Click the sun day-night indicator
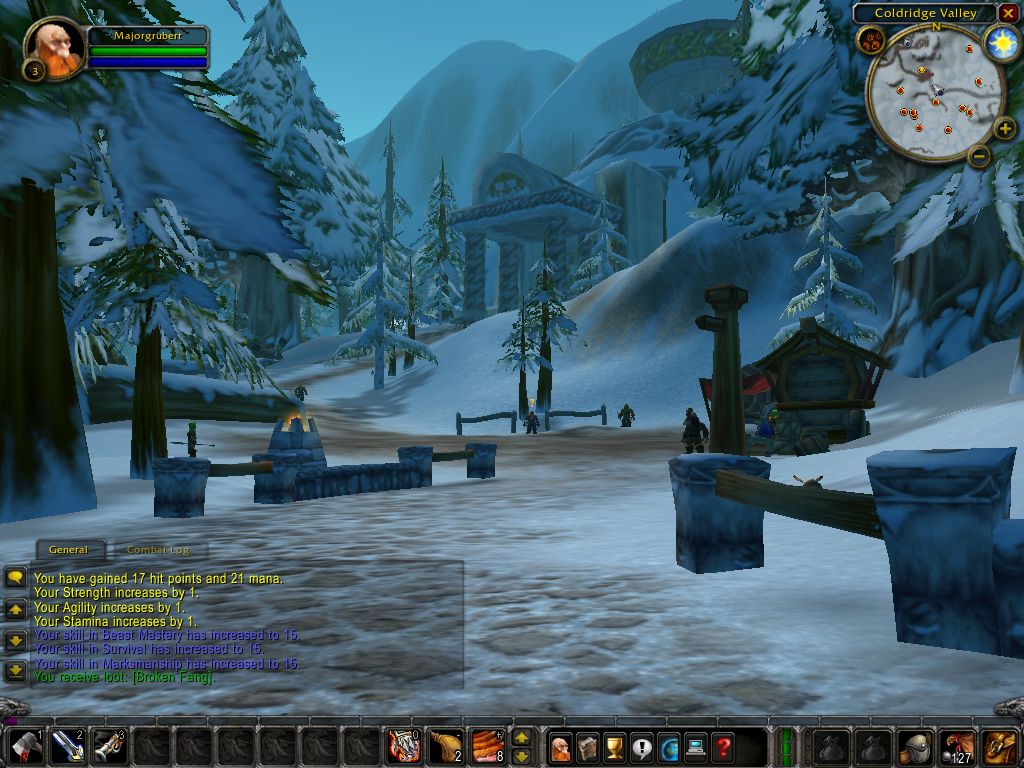1024x768 pixels. point(1001,42)
